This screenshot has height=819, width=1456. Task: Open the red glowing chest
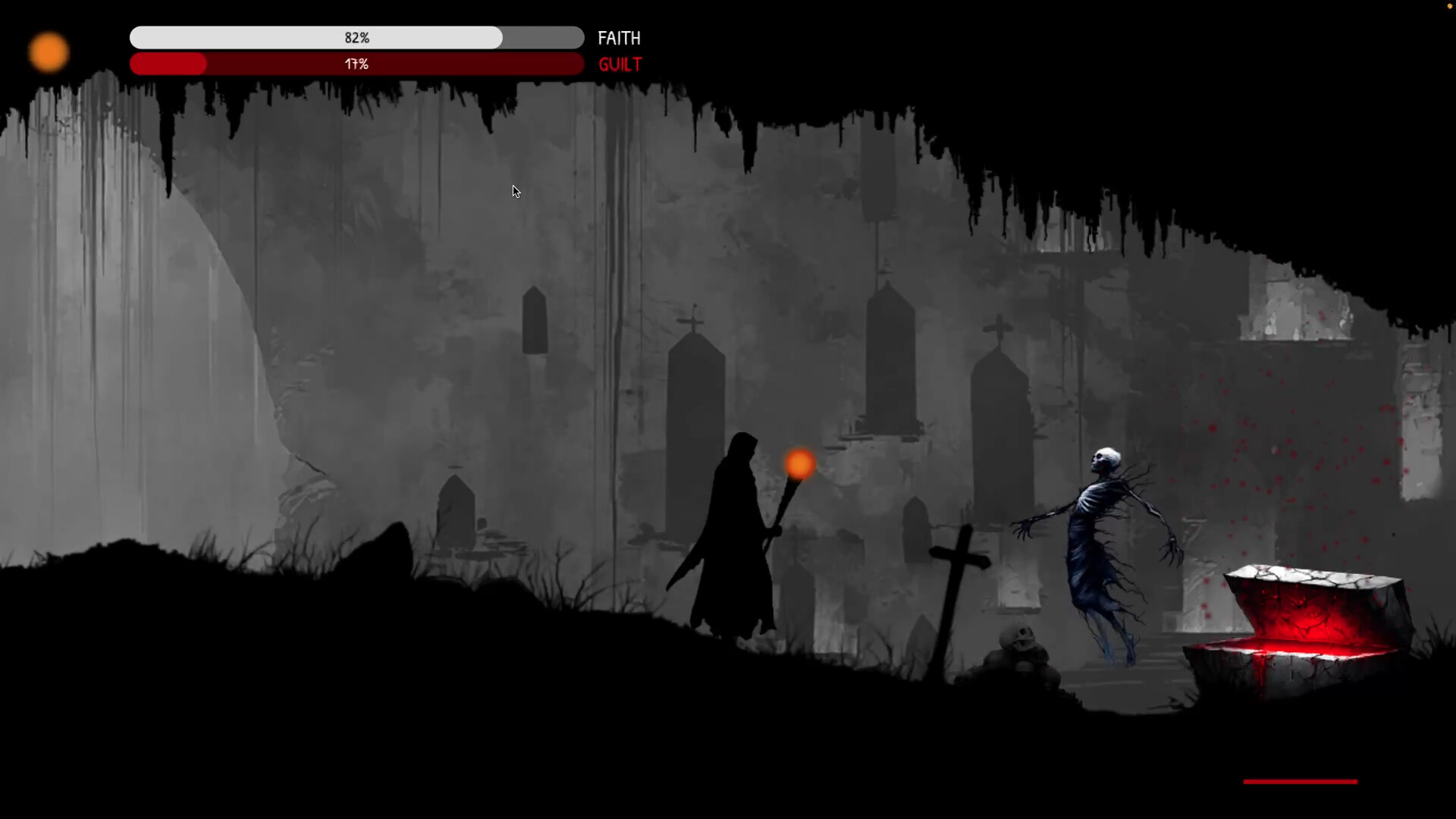tap(1312, 614)
